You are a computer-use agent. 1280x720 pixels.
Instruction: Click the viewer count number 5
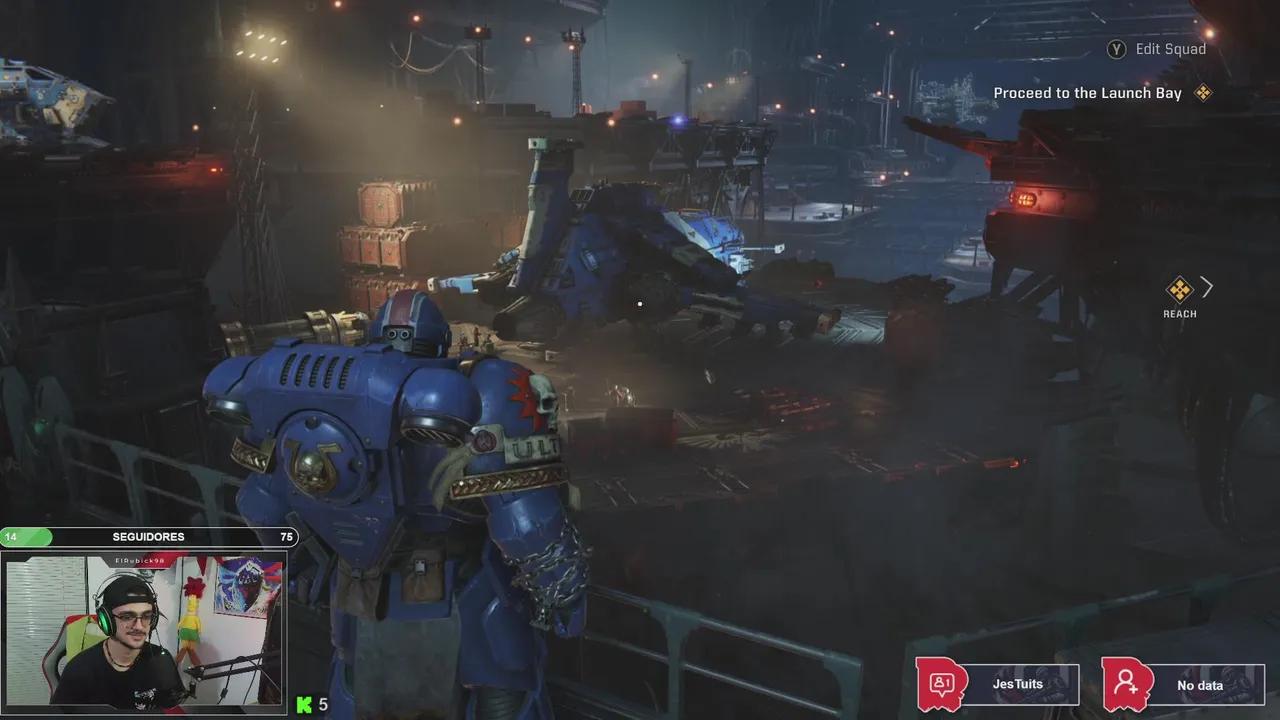pyautogui.click(x=322, y=705)
